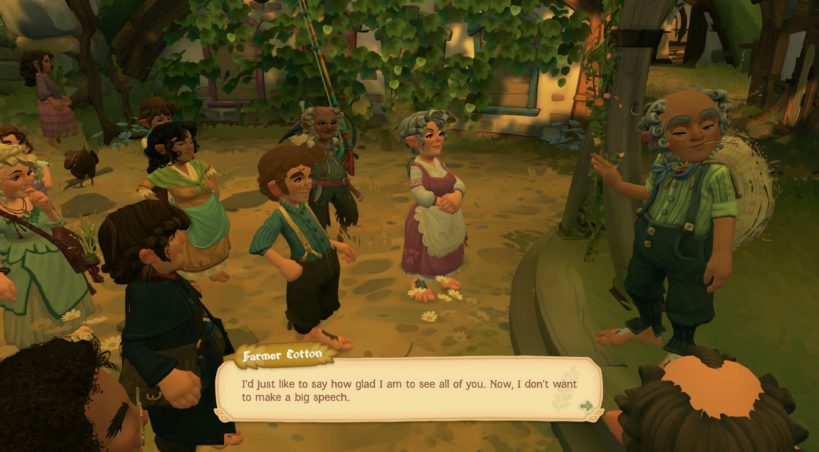Advance Farmer Cotton's dialogue with the arrow
Image resolution: width=819 pixels, height=452 pixels.
[x=586, y=406]
